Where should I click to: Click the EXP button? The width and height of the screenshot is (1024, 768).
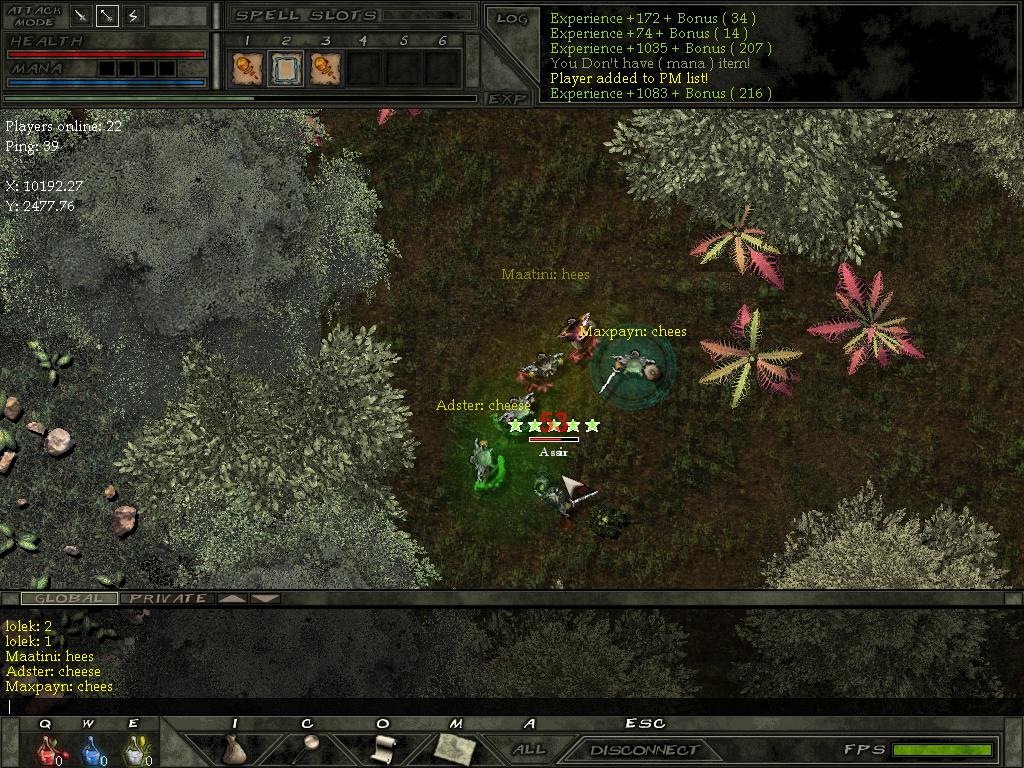(507, 98)
